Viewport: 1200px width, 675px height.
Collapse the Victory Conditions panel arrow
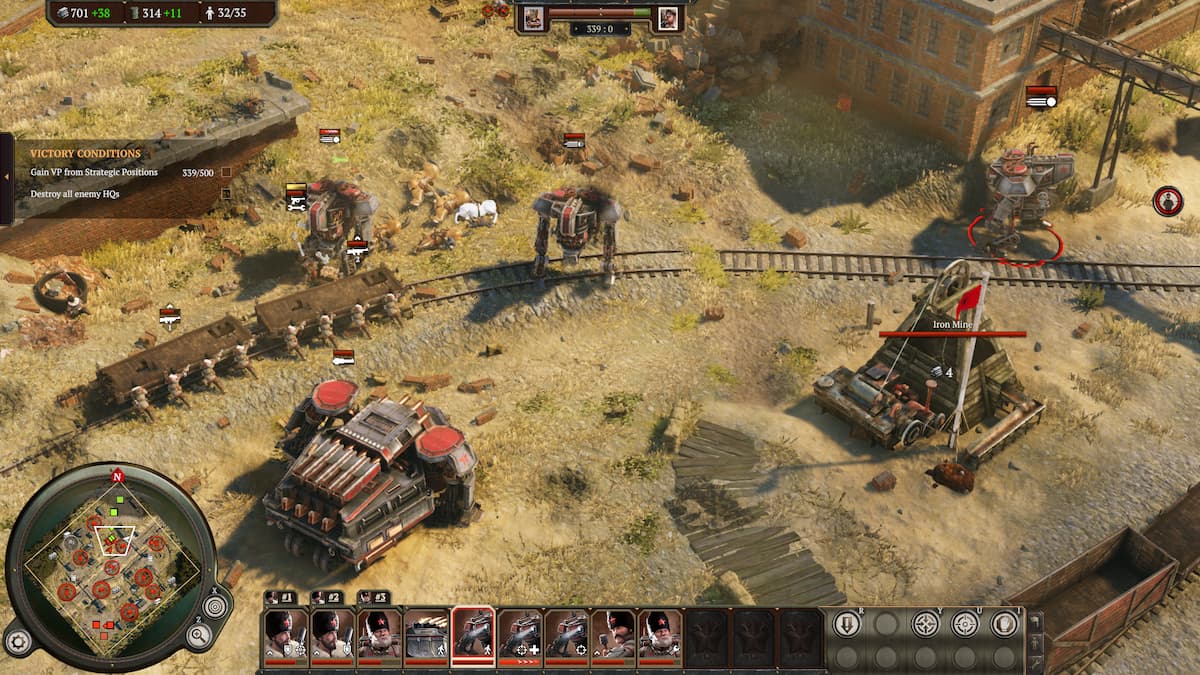[7, 177]
